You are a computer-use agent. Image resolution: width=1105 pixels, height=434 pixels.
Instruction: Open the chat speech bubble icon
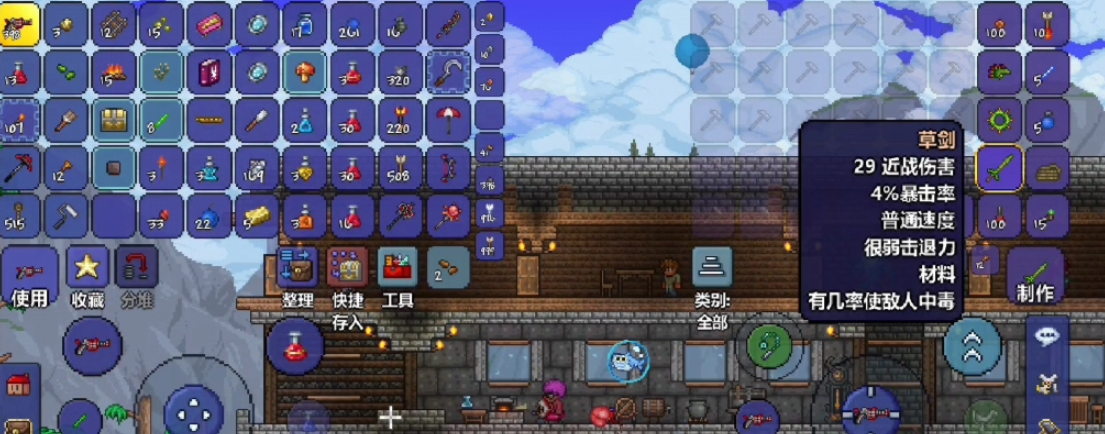1048,338
